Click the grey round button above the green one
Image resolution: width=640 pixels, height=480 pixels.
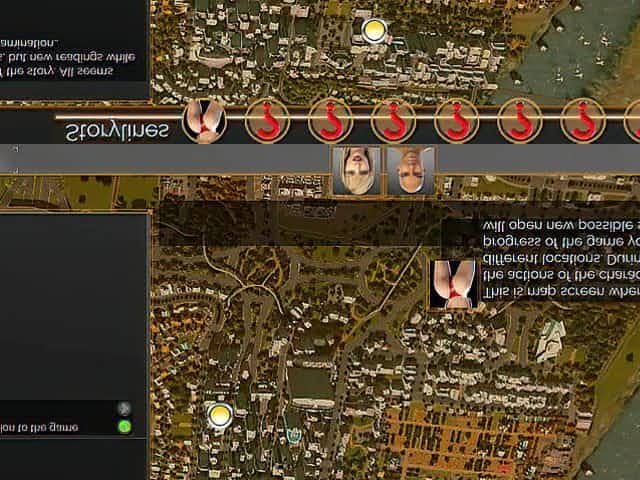point(124,408)
